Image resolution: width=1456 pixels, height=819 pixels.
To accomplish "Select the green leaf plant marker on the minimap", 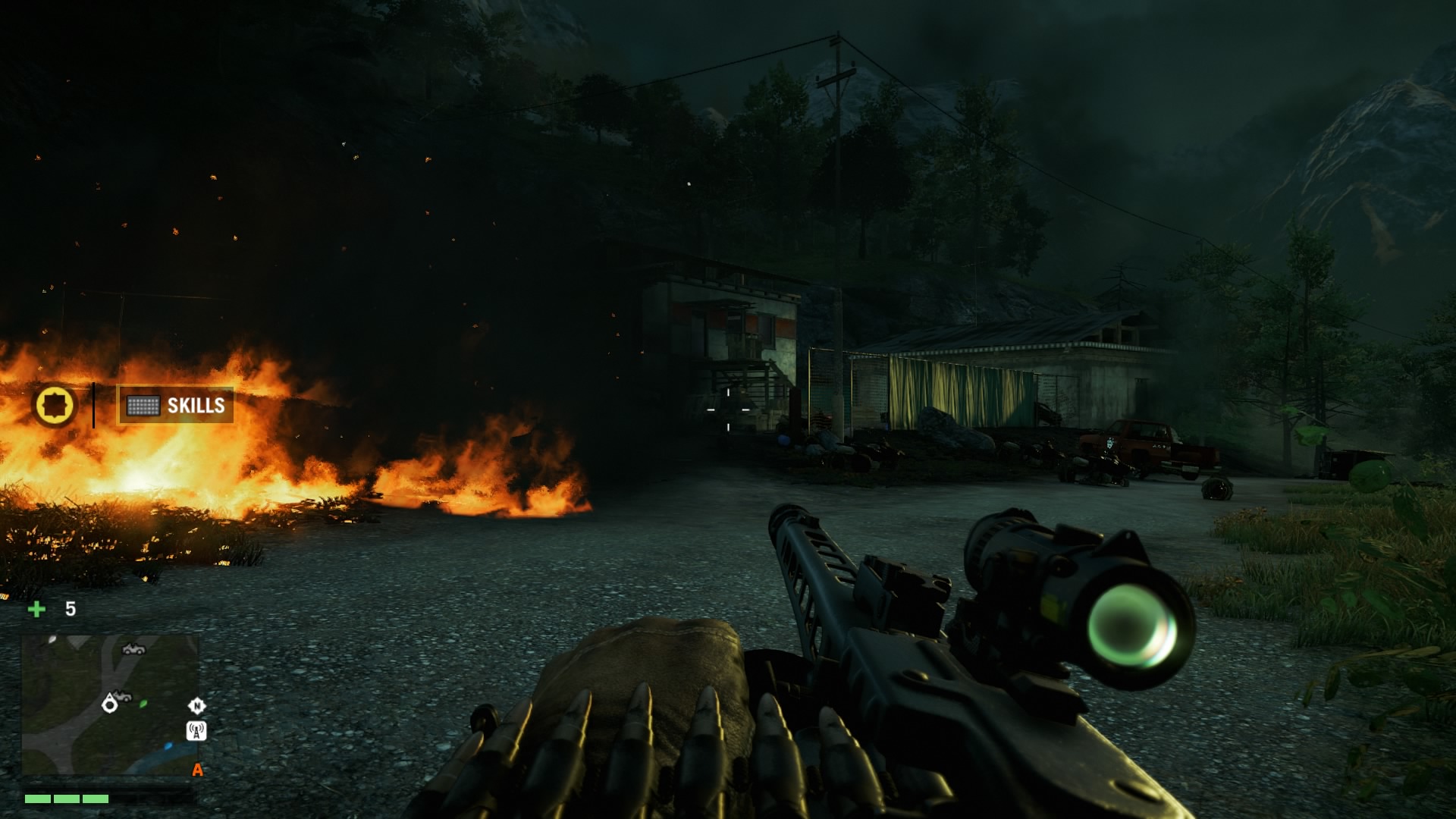I will 143,704.
